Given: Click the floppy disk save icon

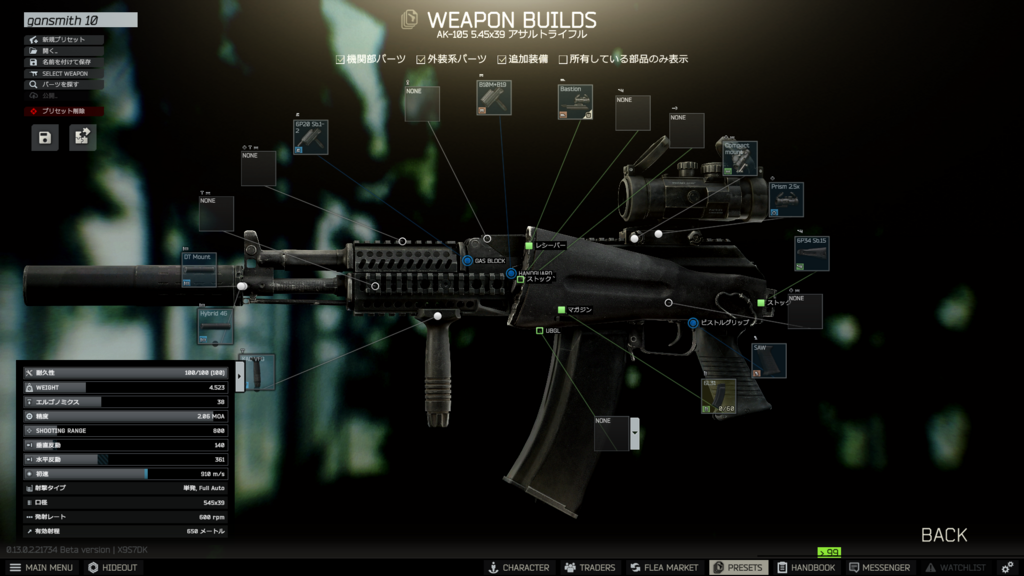Looking at the screenshot, I should click(x=44, y=138).
